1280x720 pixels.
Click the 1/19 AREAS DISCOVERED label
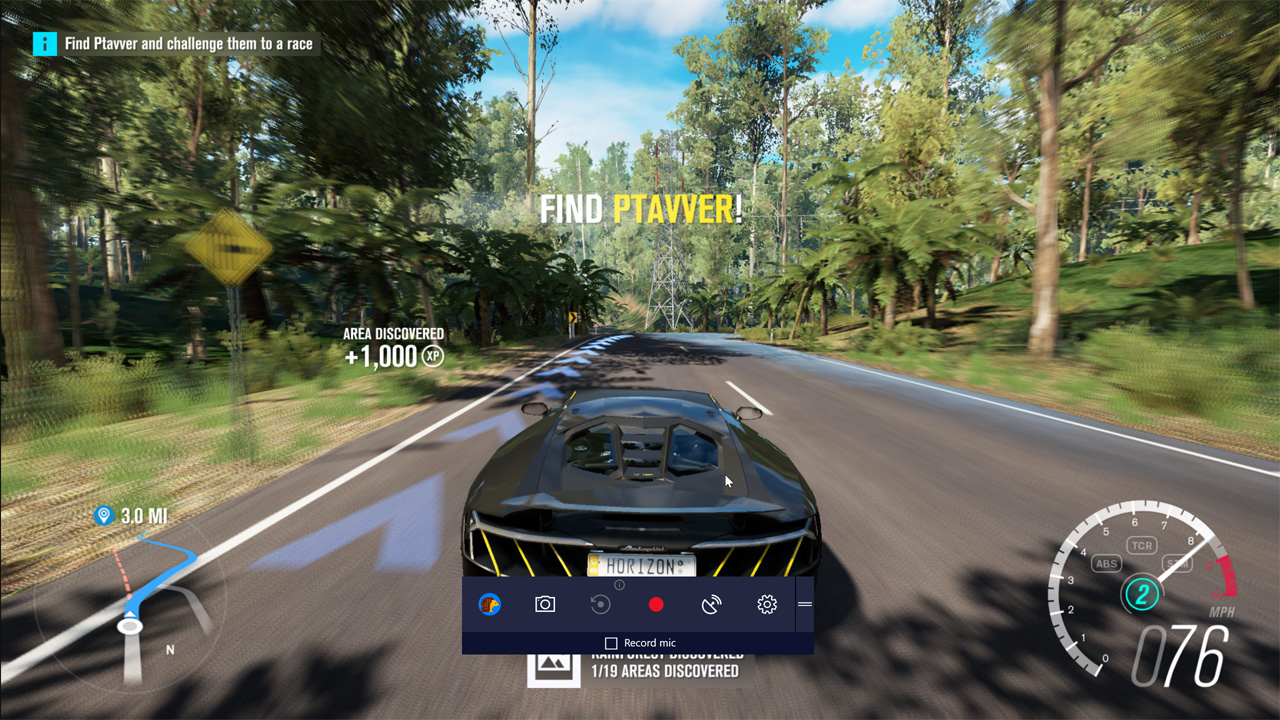tap(664, 673)
